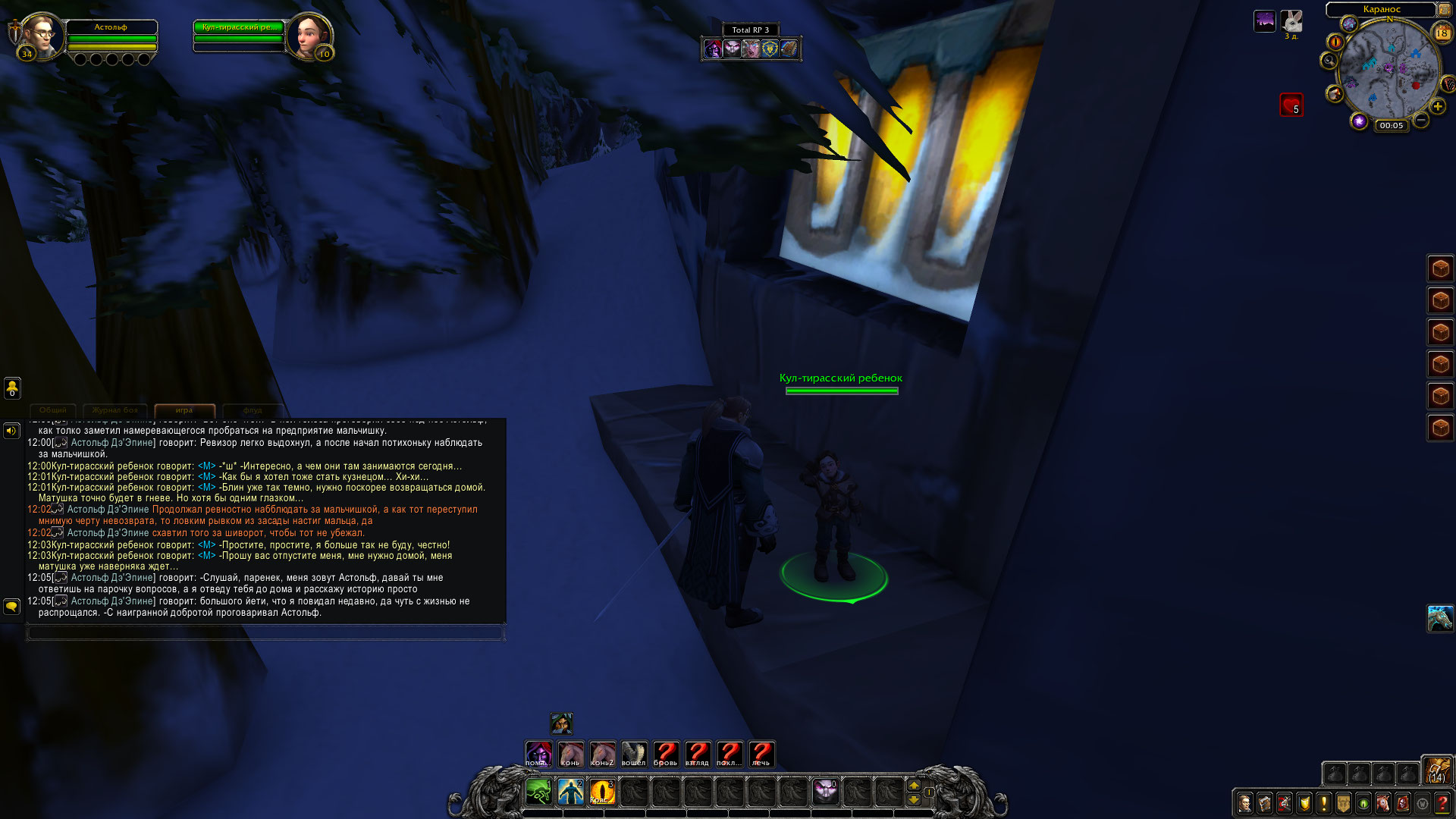Click the minimap tracking magnifier button
Image resolution: width=1456 pixels, height=819 pixels.
coord(1329,61)
